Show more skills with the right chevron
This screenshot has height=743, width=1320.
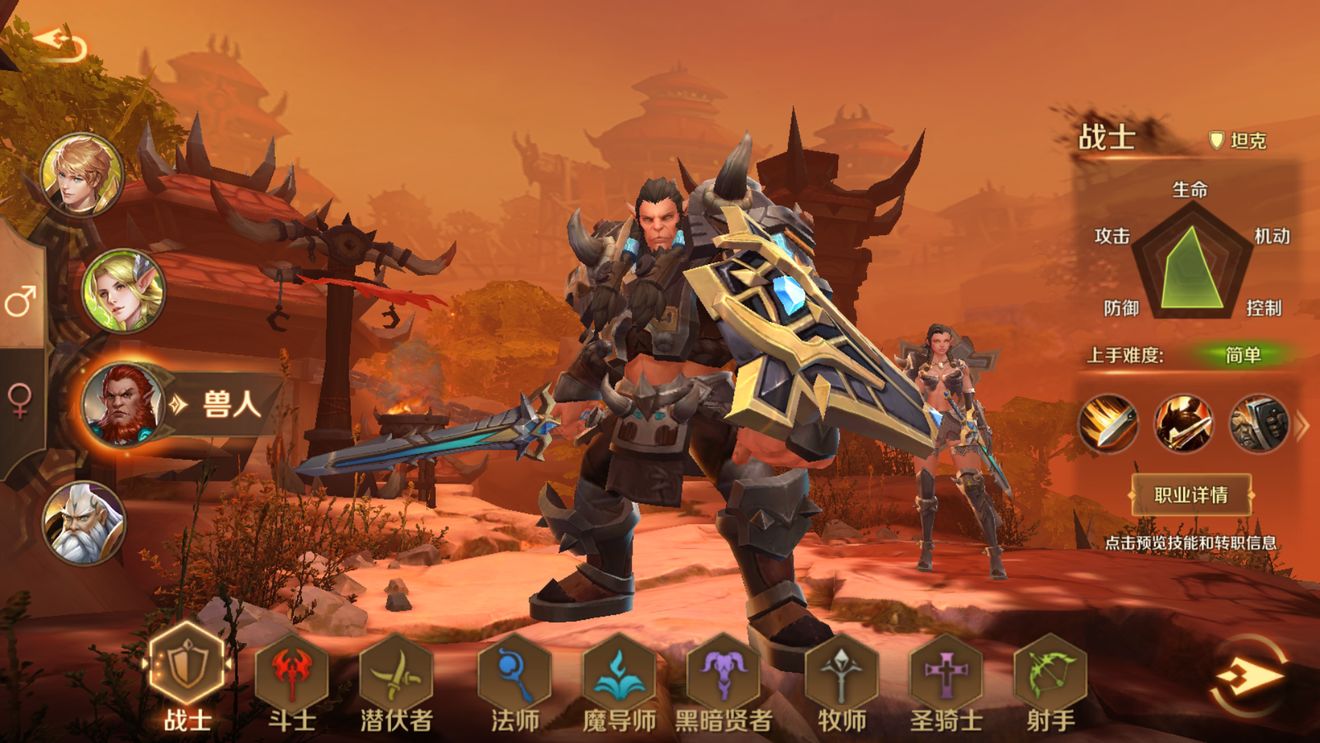[1302, 426]
